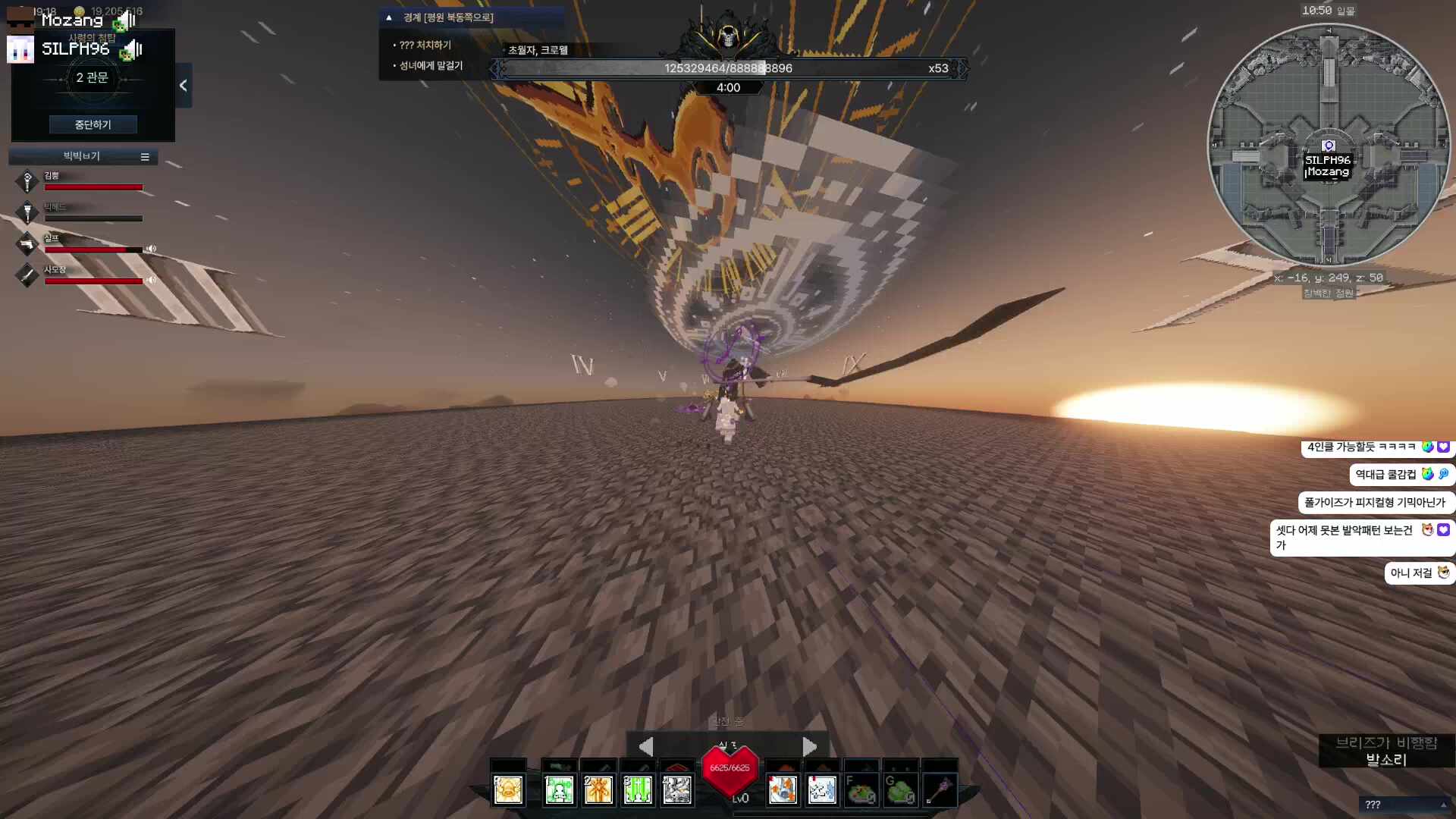Collapse the side panel chevron
Screen dimensions: 1456x819
coord(182,86)
